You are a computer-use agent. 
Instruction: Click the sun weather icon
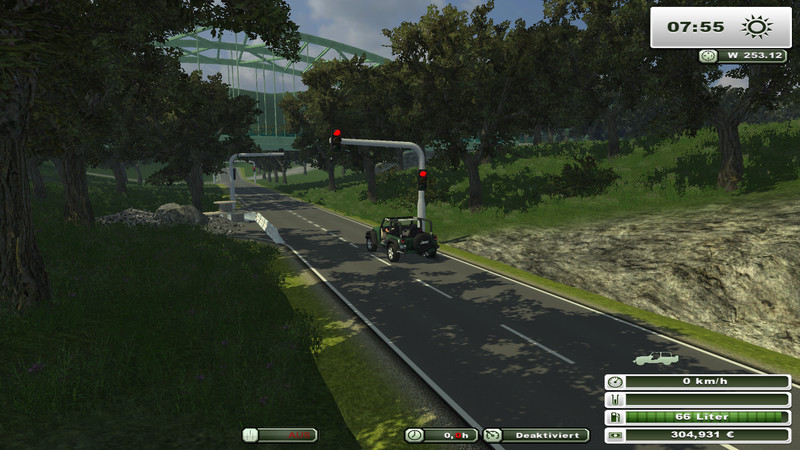pyautogui.click(x=753, y=27)
